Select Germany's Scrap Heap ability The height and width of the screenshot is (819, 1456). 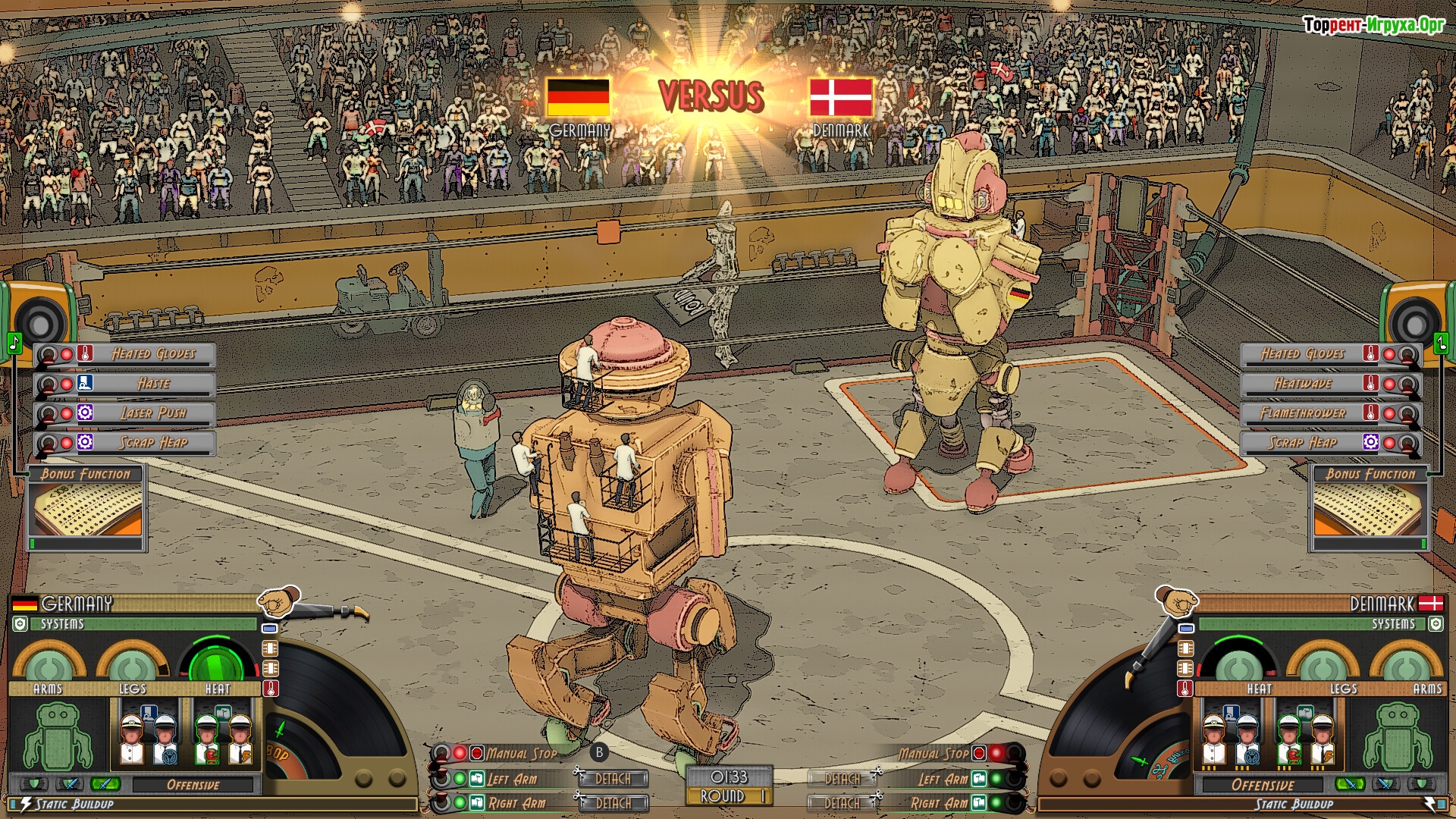(x=153, y=443)
